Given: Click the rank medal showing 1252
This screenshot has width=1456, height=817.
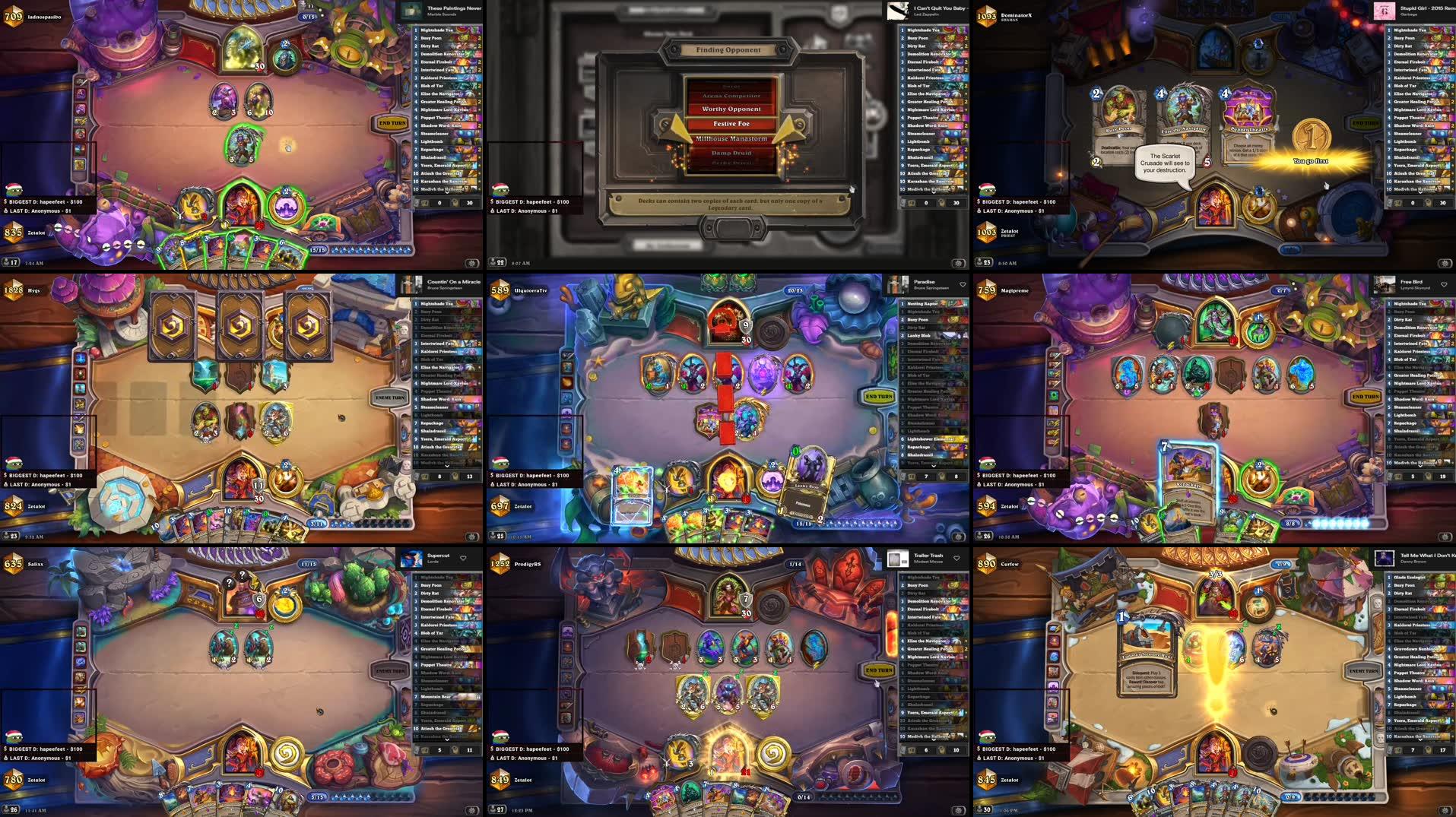Looking at the screenshot, I should (x=499, y=565).
